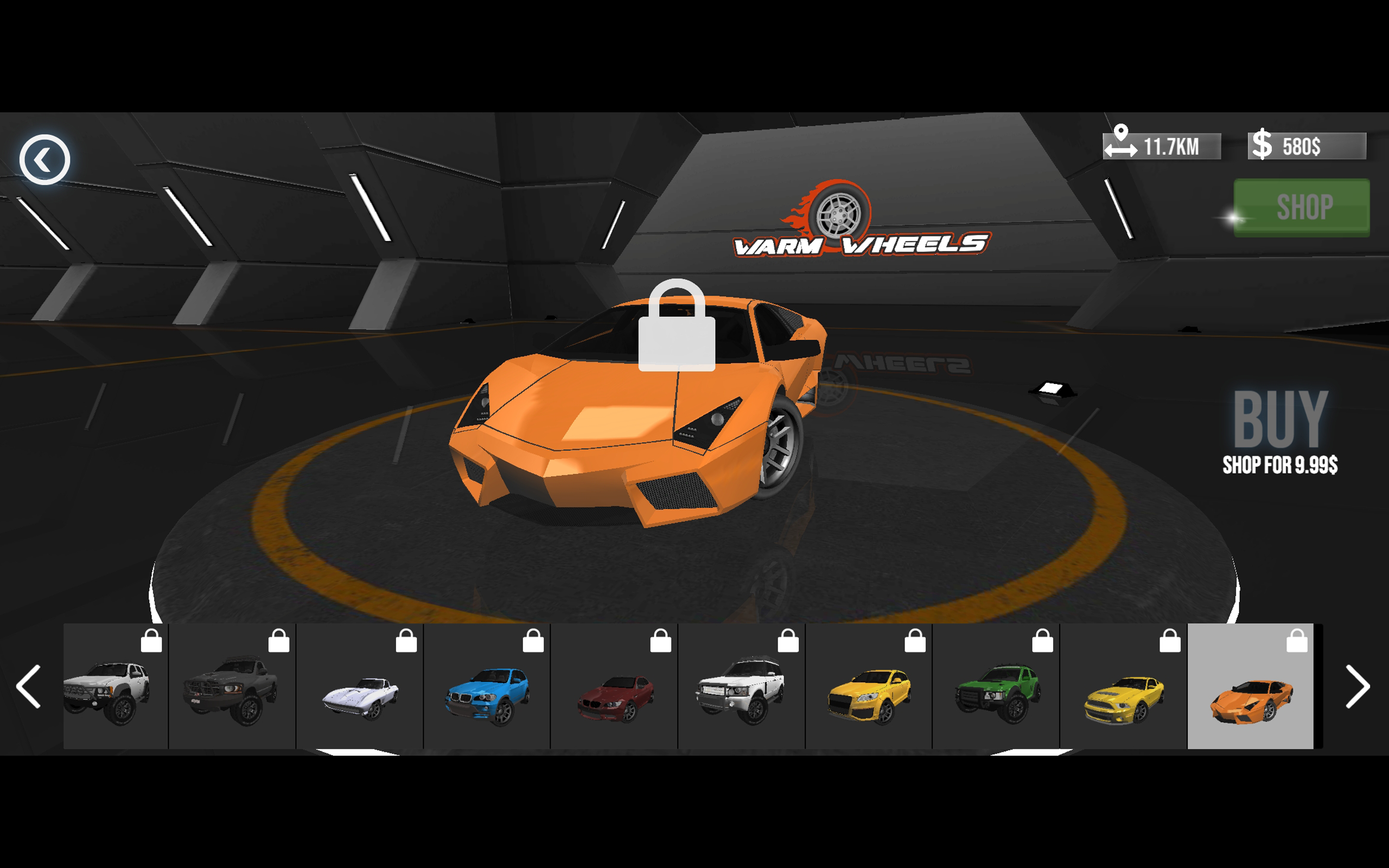Click the lock icon on the white pickup thumbnail
1389x868 pixels.
pos(151,640)
